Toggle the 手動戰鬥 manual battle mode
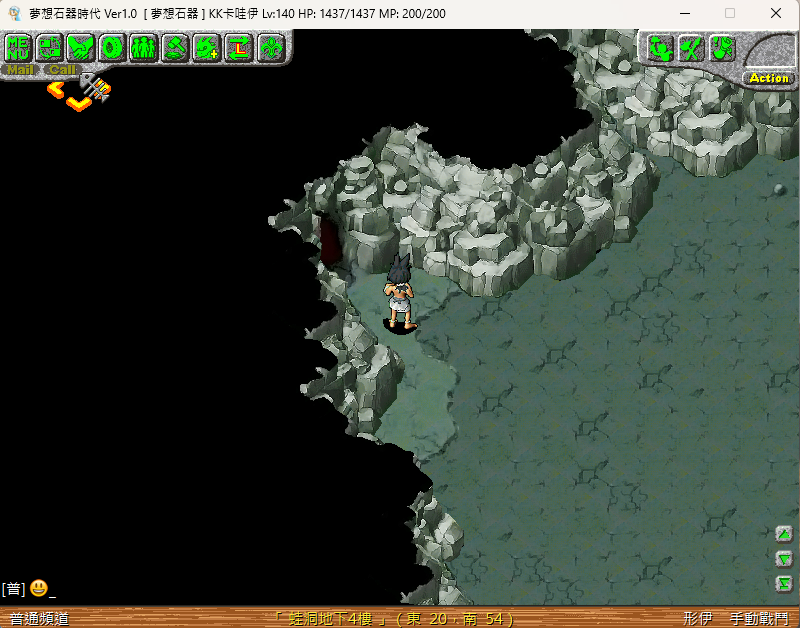The image size is (800, 628). (x=758, y=619)
